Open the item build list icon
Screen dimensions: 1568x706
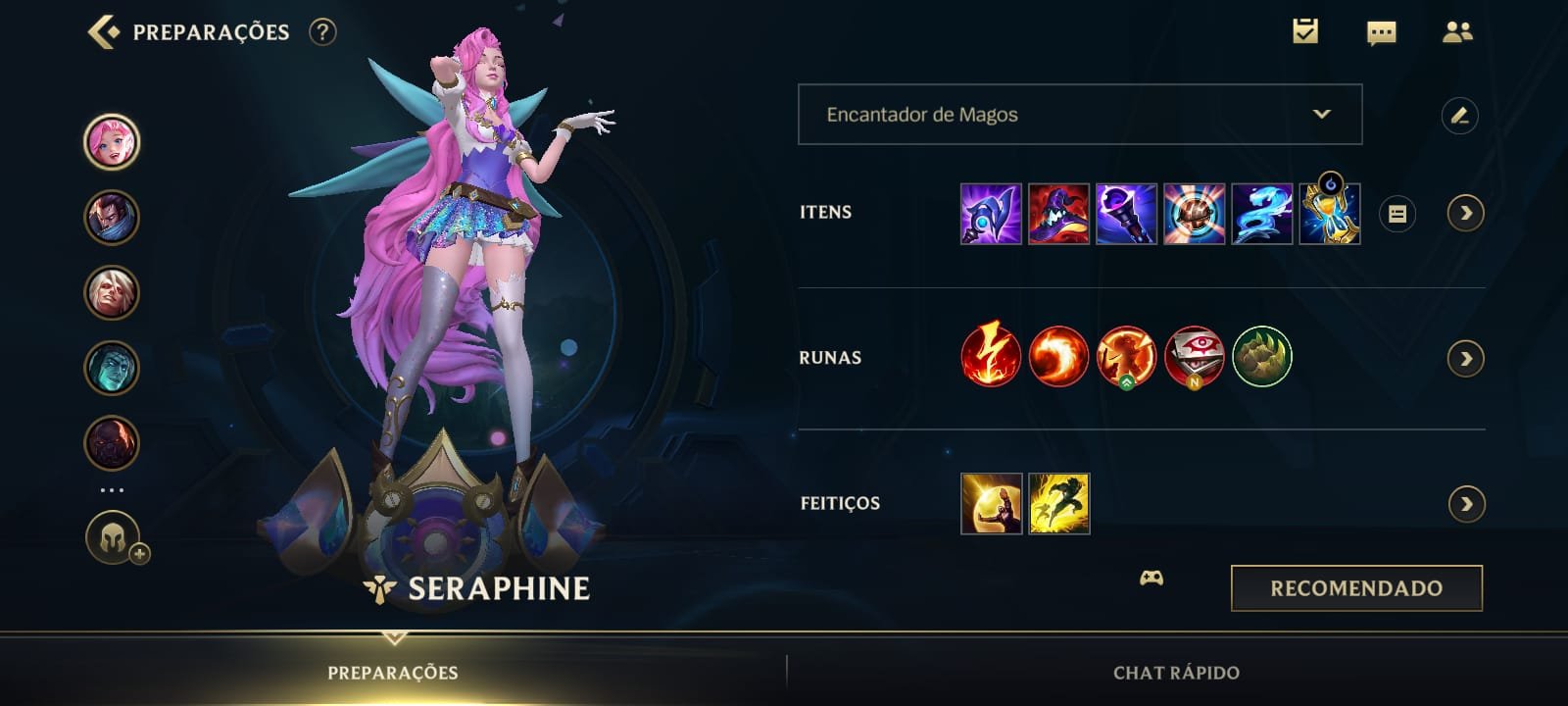(1399, 213)
